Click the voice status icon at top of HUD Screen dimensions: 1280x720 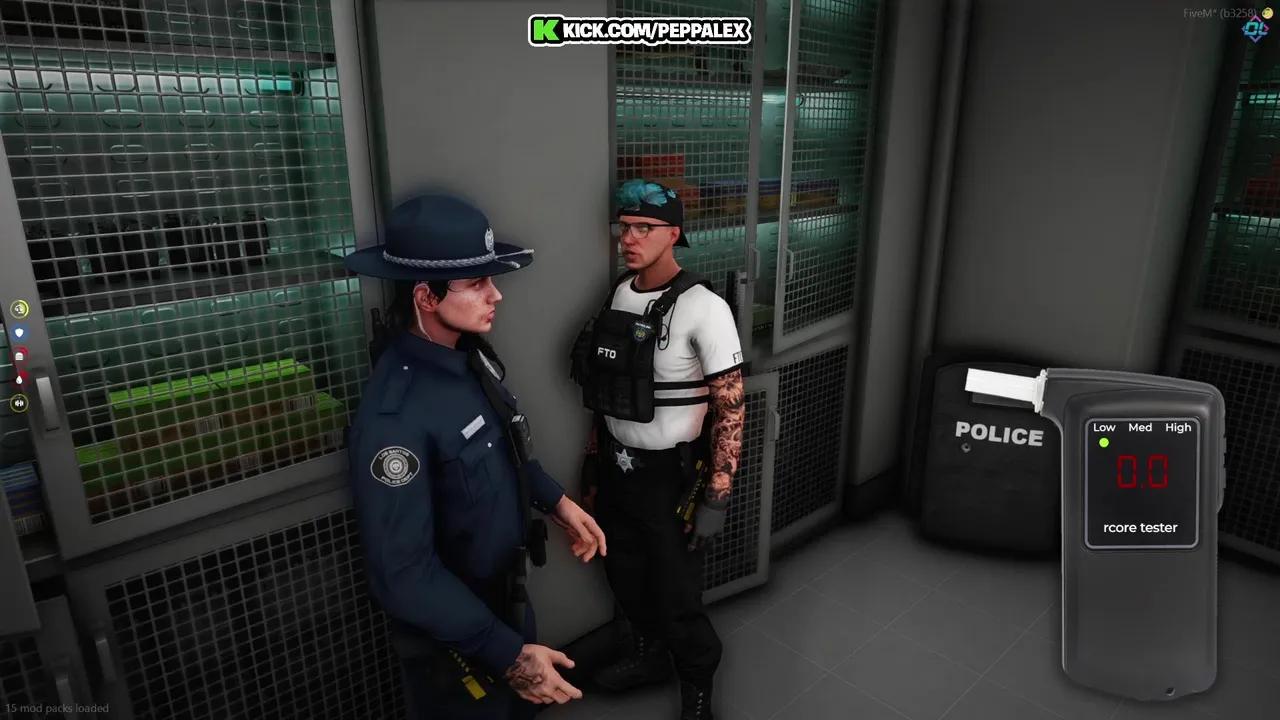[x=19, y=310]
